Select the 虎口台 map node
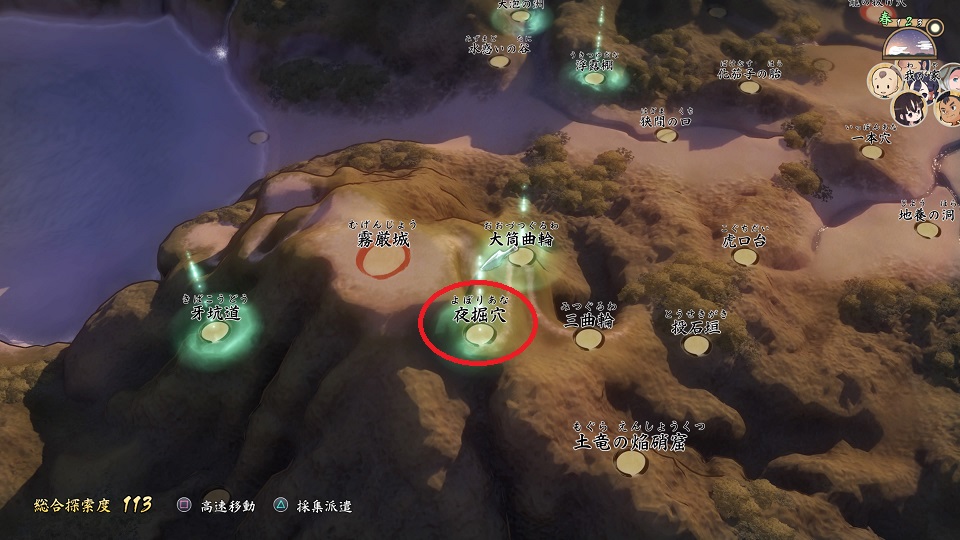This screenshot has height=540, width=960. (x=745, y=257)
